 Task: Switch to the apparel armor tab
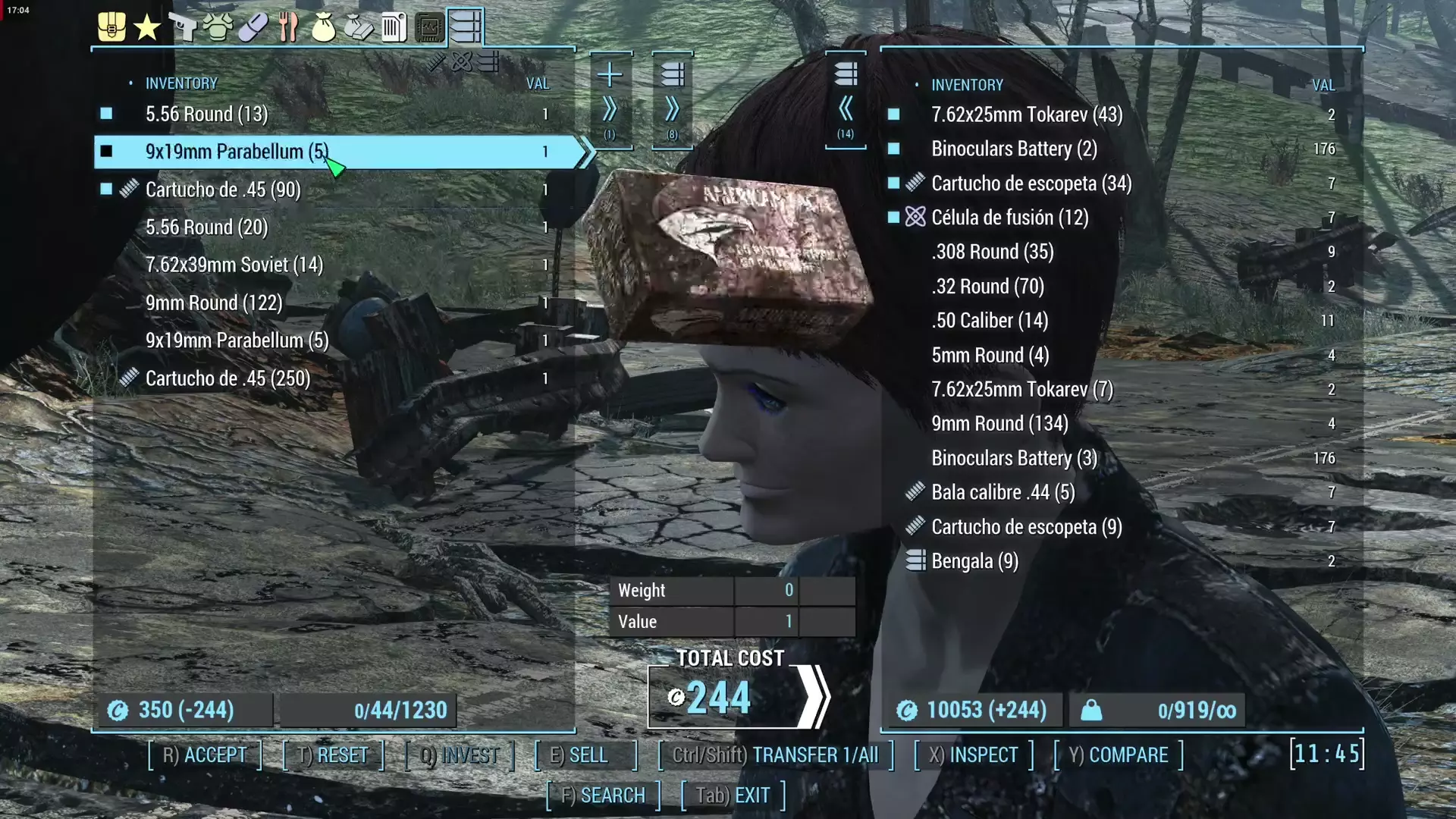click(x=218, y=27)
